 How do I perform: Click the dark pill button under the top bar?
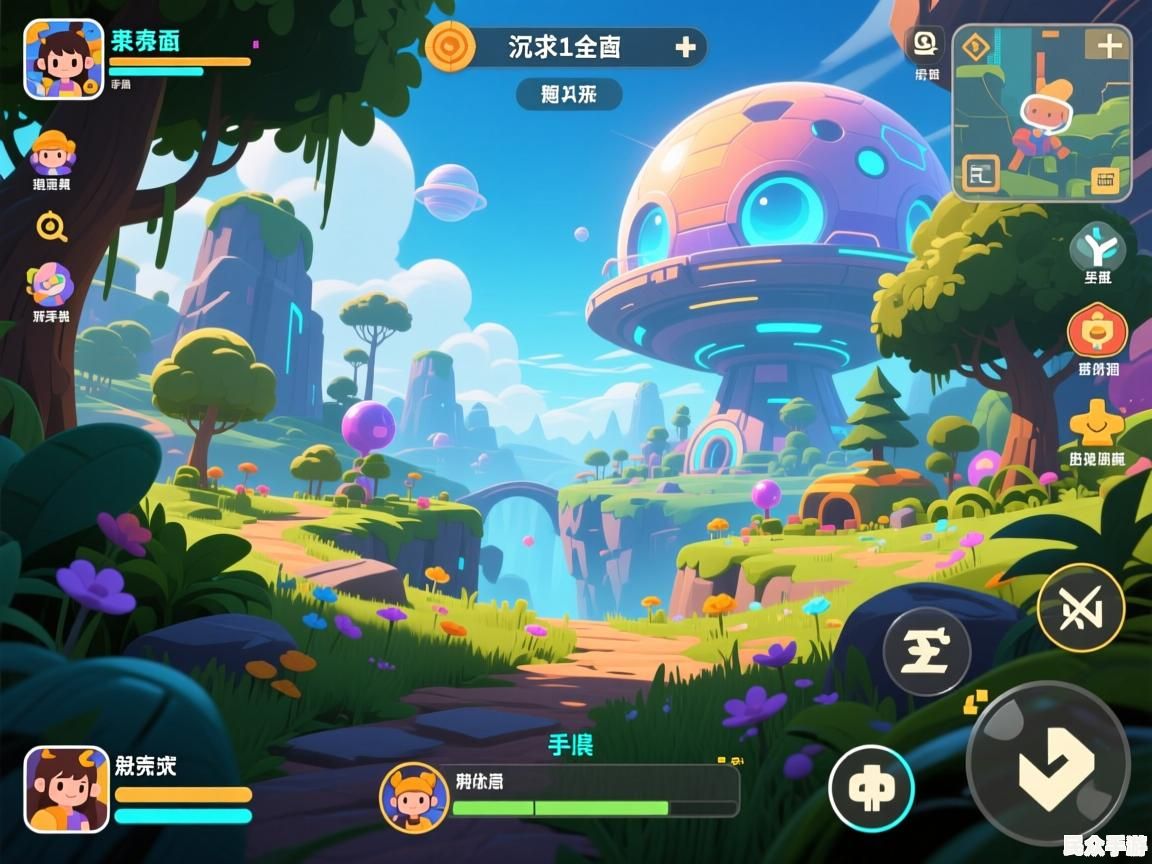tap(569, 94)
